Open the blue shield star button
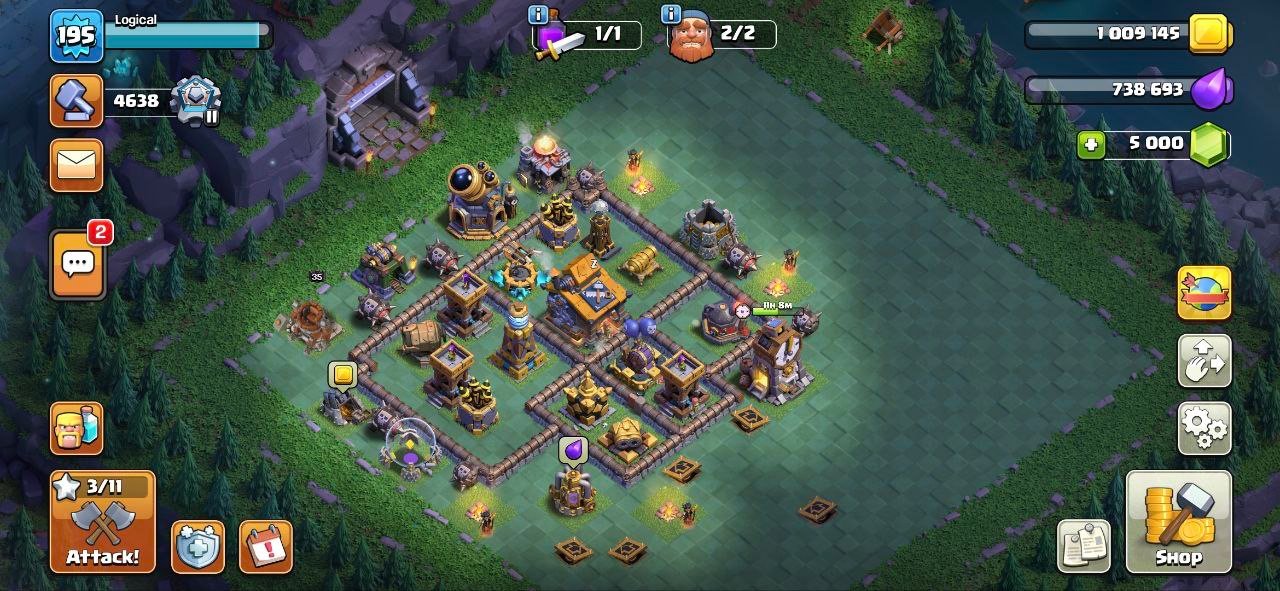 [x=197, y=547]
